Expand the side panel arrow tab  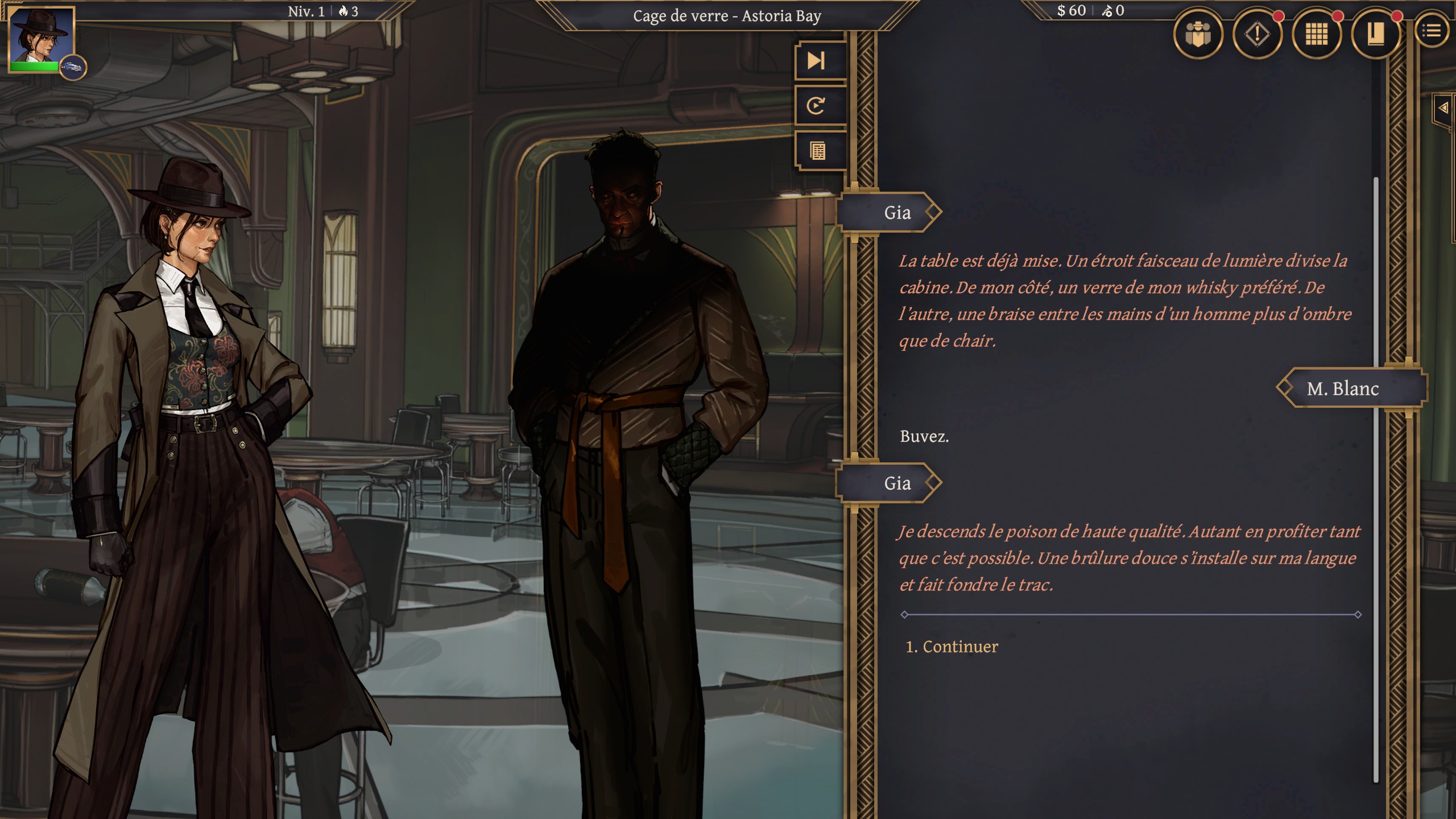tap(1443, 107)
